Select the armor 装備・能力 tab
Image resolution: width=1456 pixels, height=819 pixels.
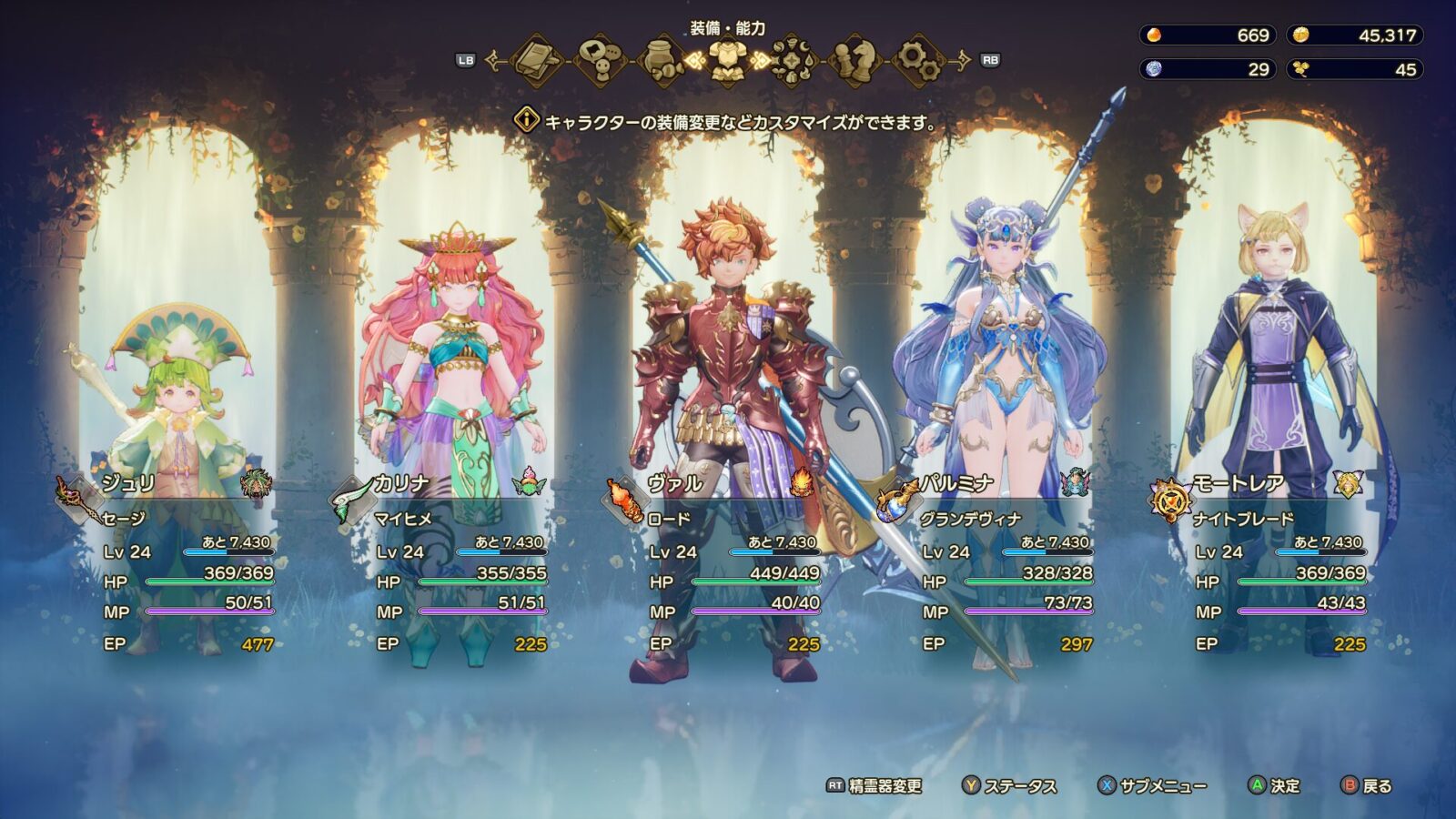coord(727,61)
